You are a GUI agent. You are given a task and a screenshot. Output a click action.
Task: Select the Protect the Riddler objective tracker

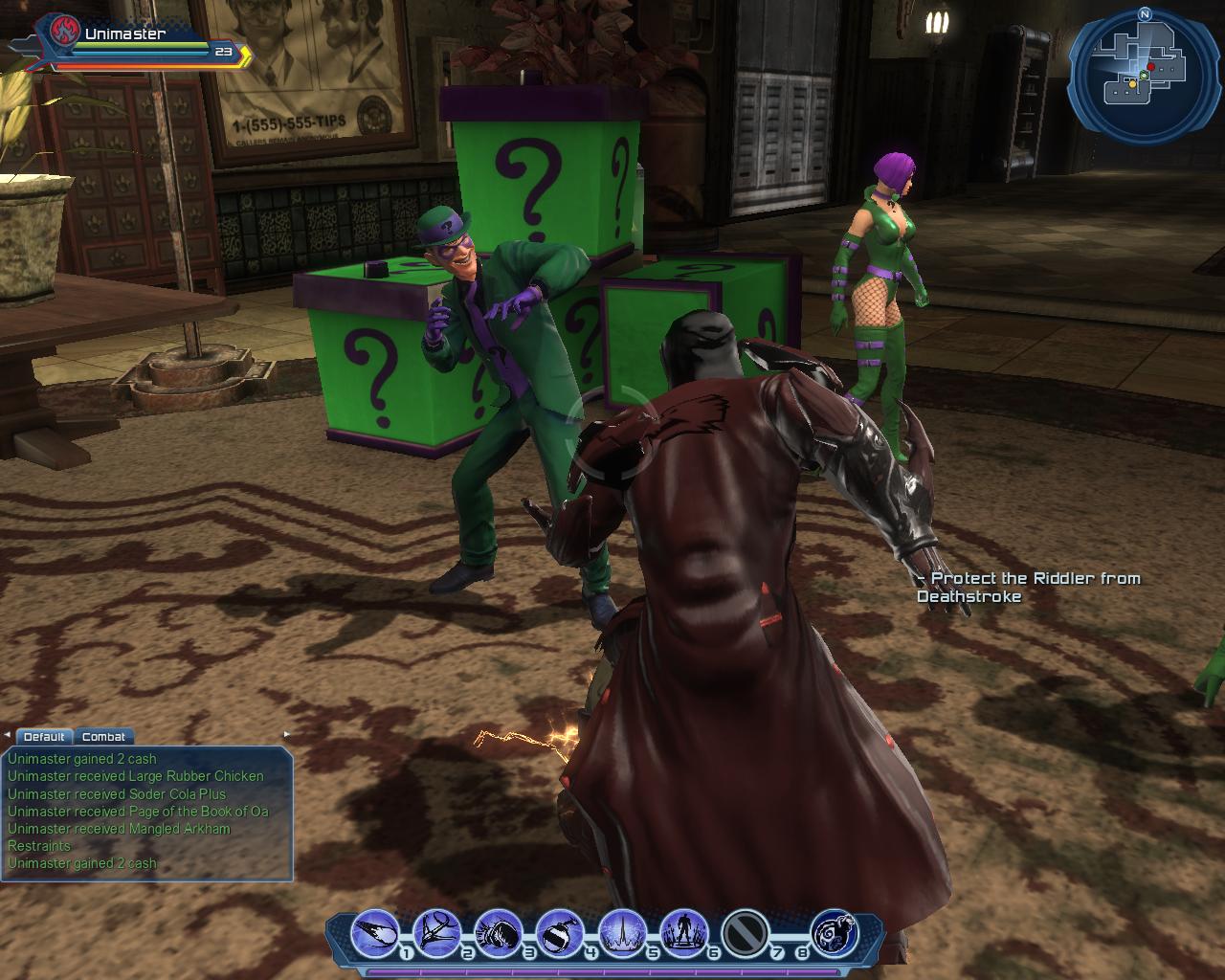click(x=1028, y=587)
